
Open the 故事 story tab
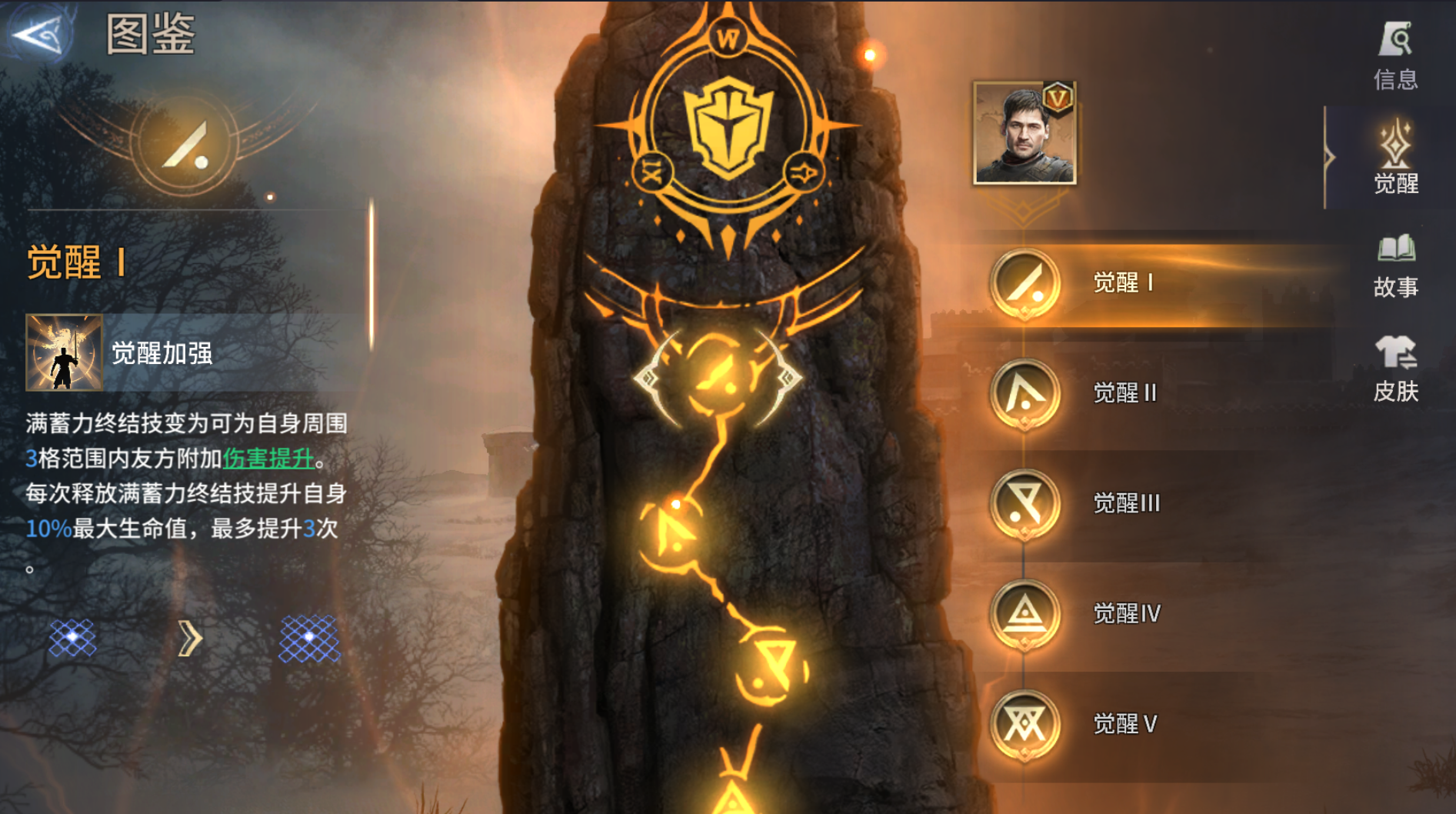pyautogui.click(x=1395, y=265)
